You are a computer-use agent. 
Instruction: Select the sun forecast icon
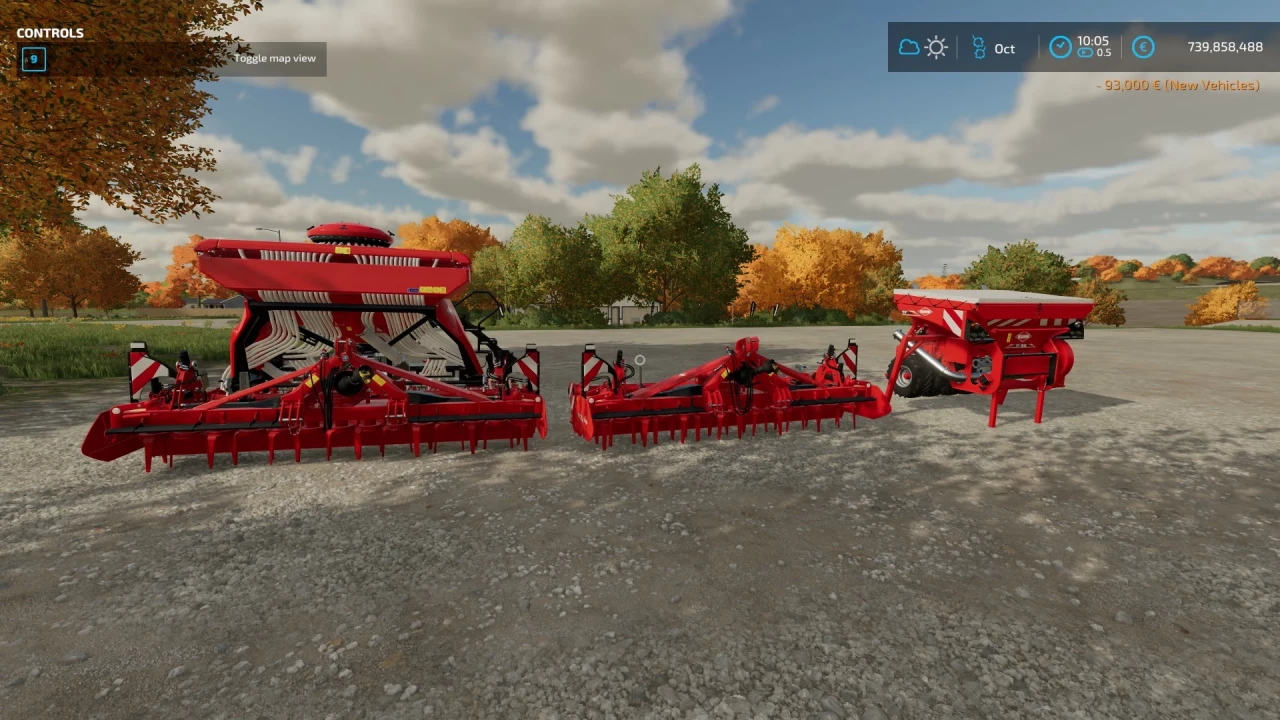pyautogui.click(x=936, y=47)
